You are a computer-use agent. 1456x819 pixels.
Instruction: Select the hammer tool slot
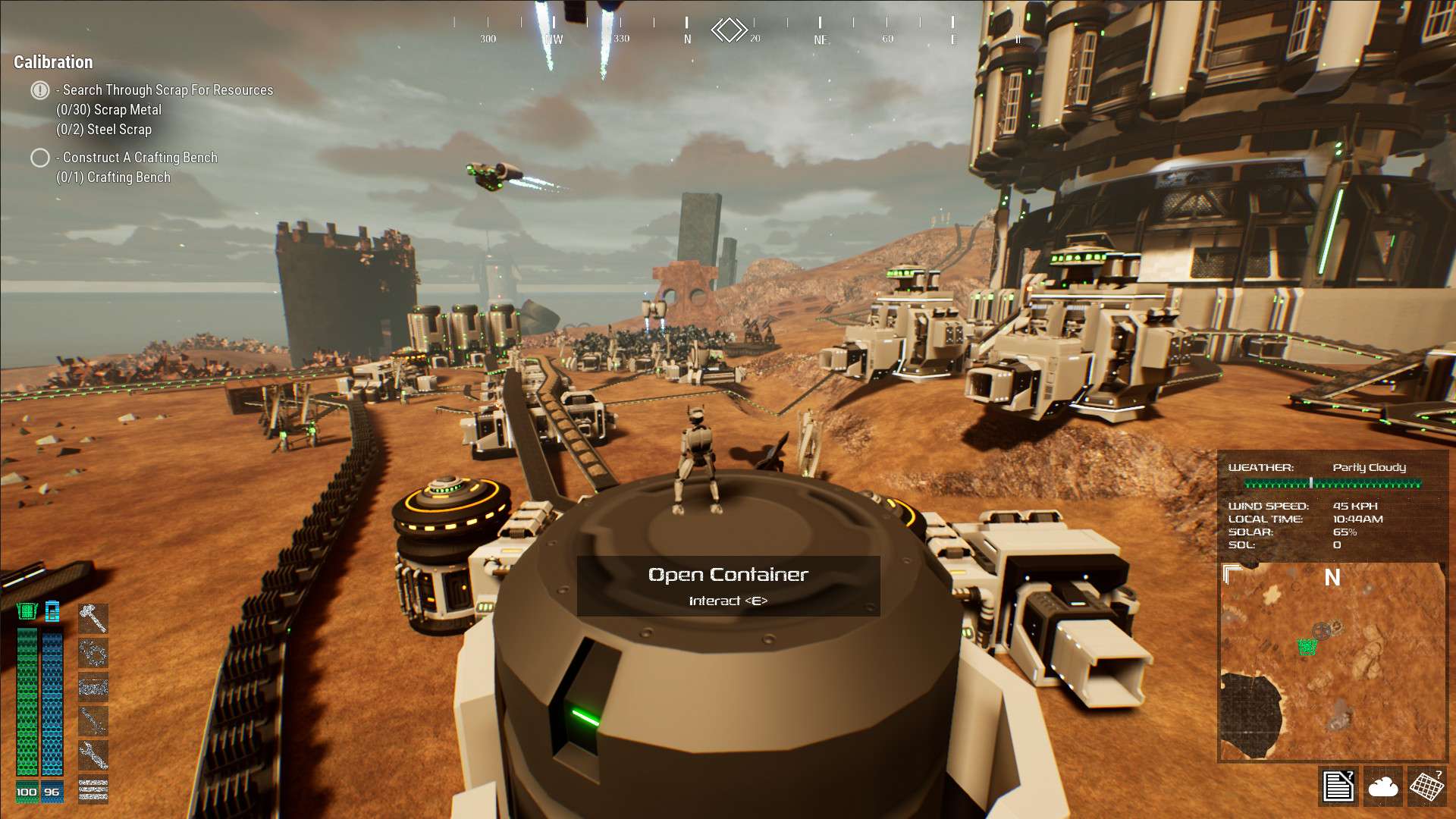[x=93, y=619]
